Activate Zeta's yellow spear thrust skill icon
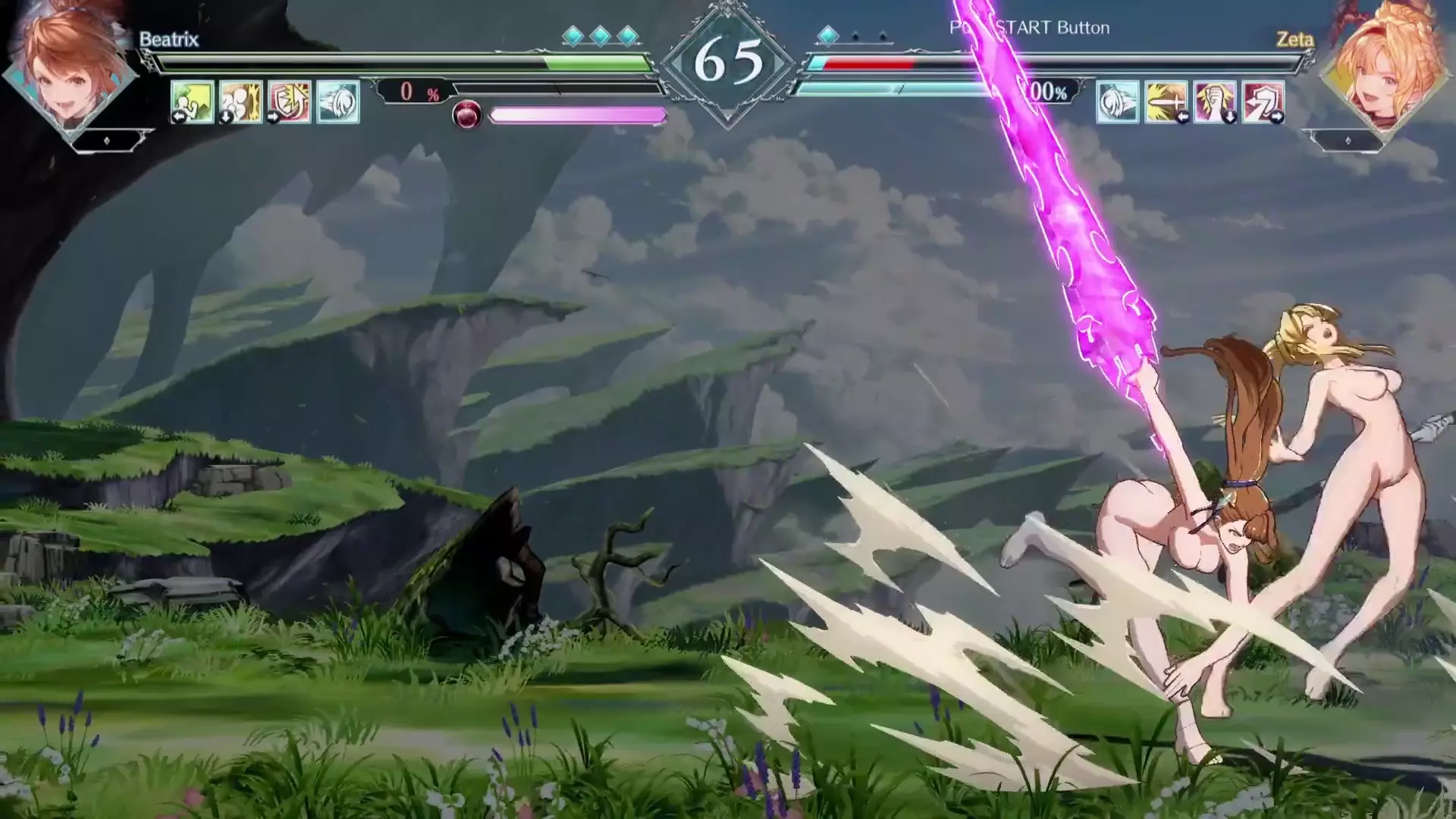The height and width of the screenshot is (819, 1456). [x=1166, y=102]
